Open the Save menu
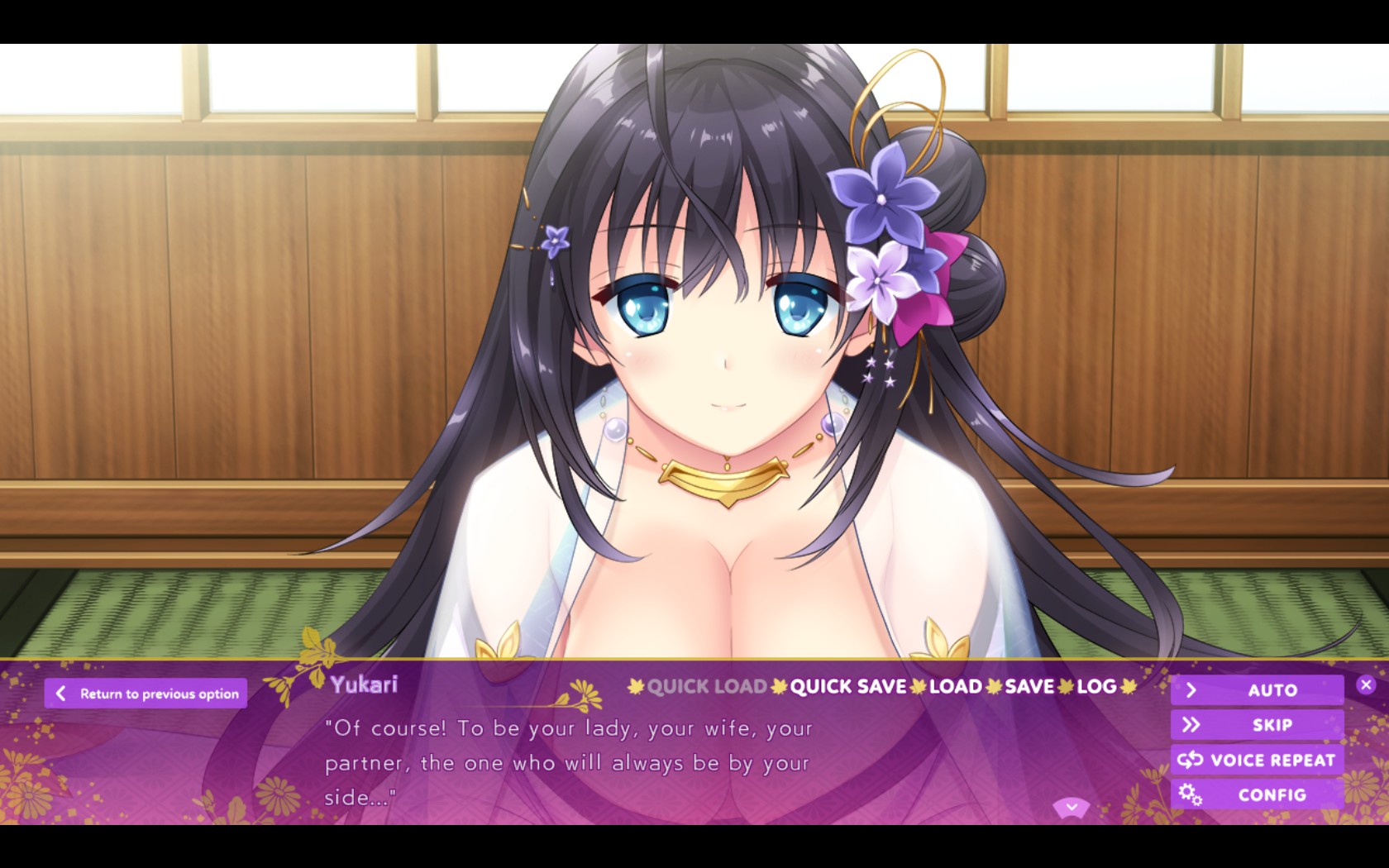Image resolution: width=1389 pixels, height=868 pixels. (1029, 686)
